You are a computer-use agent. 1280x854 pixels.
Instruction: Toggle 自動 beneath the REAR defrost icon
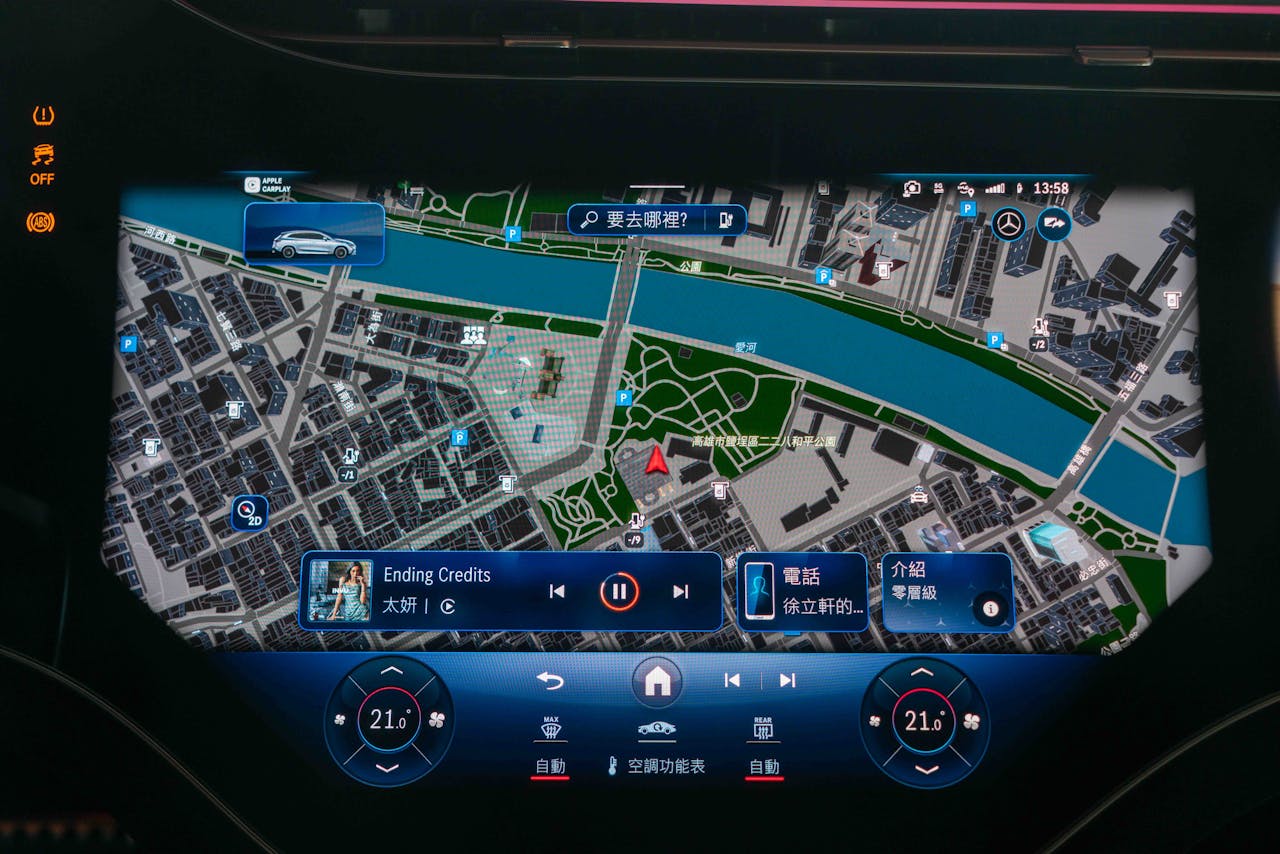pyautogui.click(x=764, y=767)
